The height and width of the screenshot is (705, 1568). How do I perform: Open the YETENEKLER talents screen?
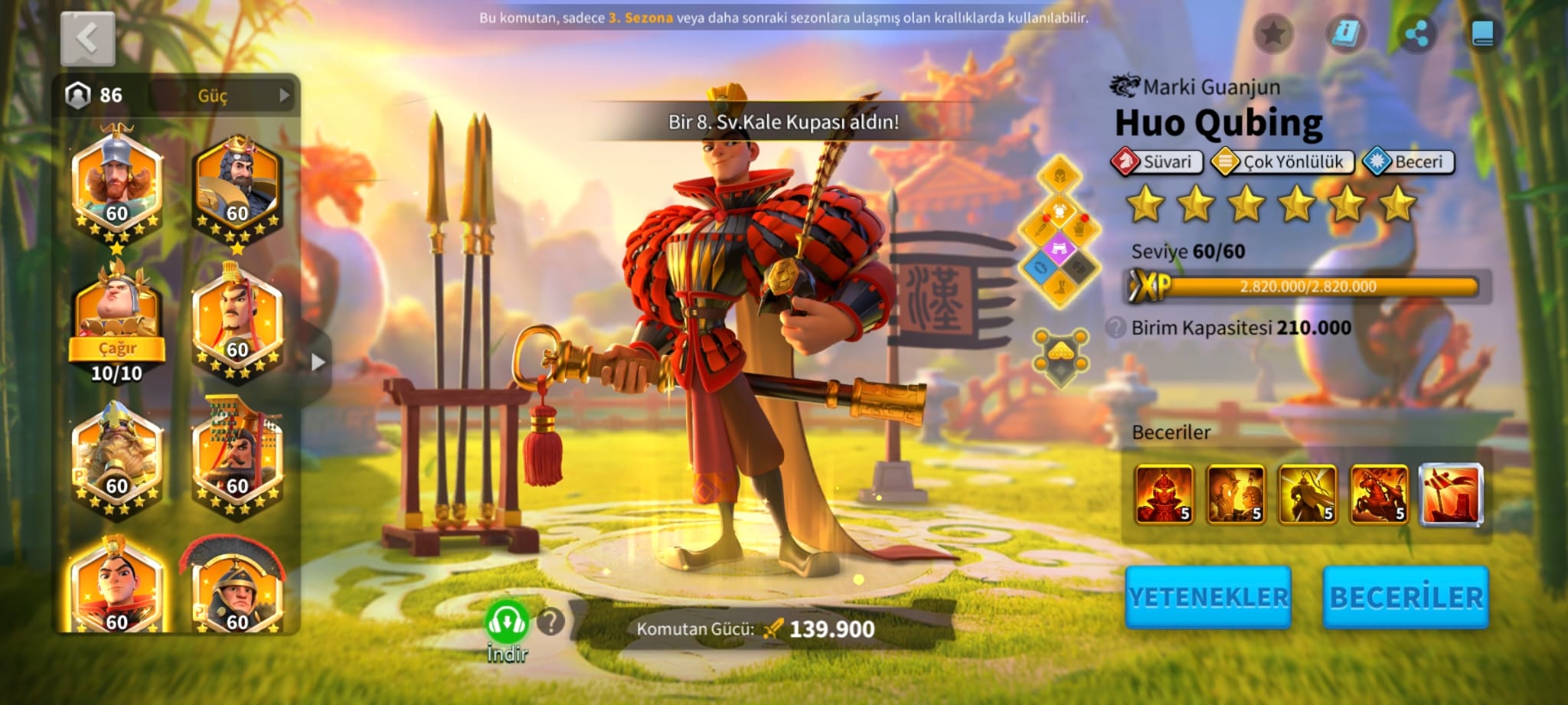[x=1208, y=597]
